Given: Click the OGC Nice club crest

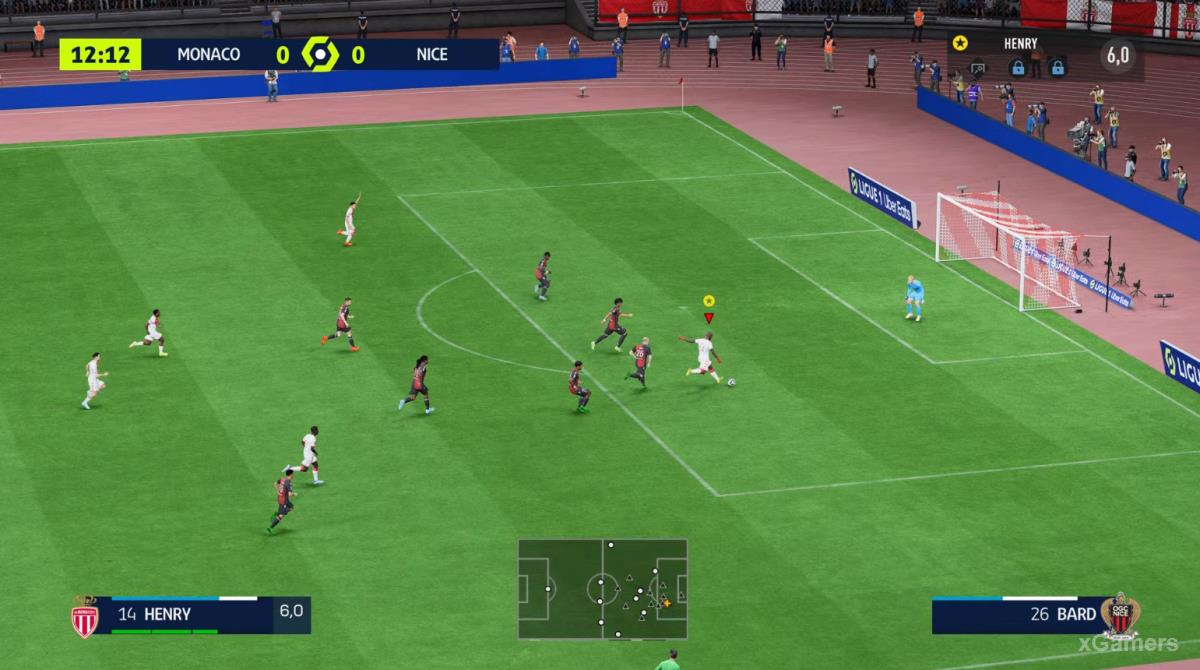Looking at the screenshot, I should (1119, 615).
